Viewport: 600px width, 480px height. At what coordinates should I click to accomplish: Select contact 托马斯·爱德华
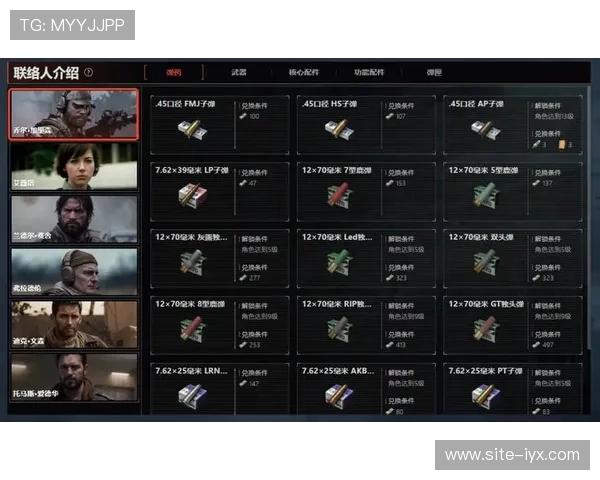click(x=73, y=377)
